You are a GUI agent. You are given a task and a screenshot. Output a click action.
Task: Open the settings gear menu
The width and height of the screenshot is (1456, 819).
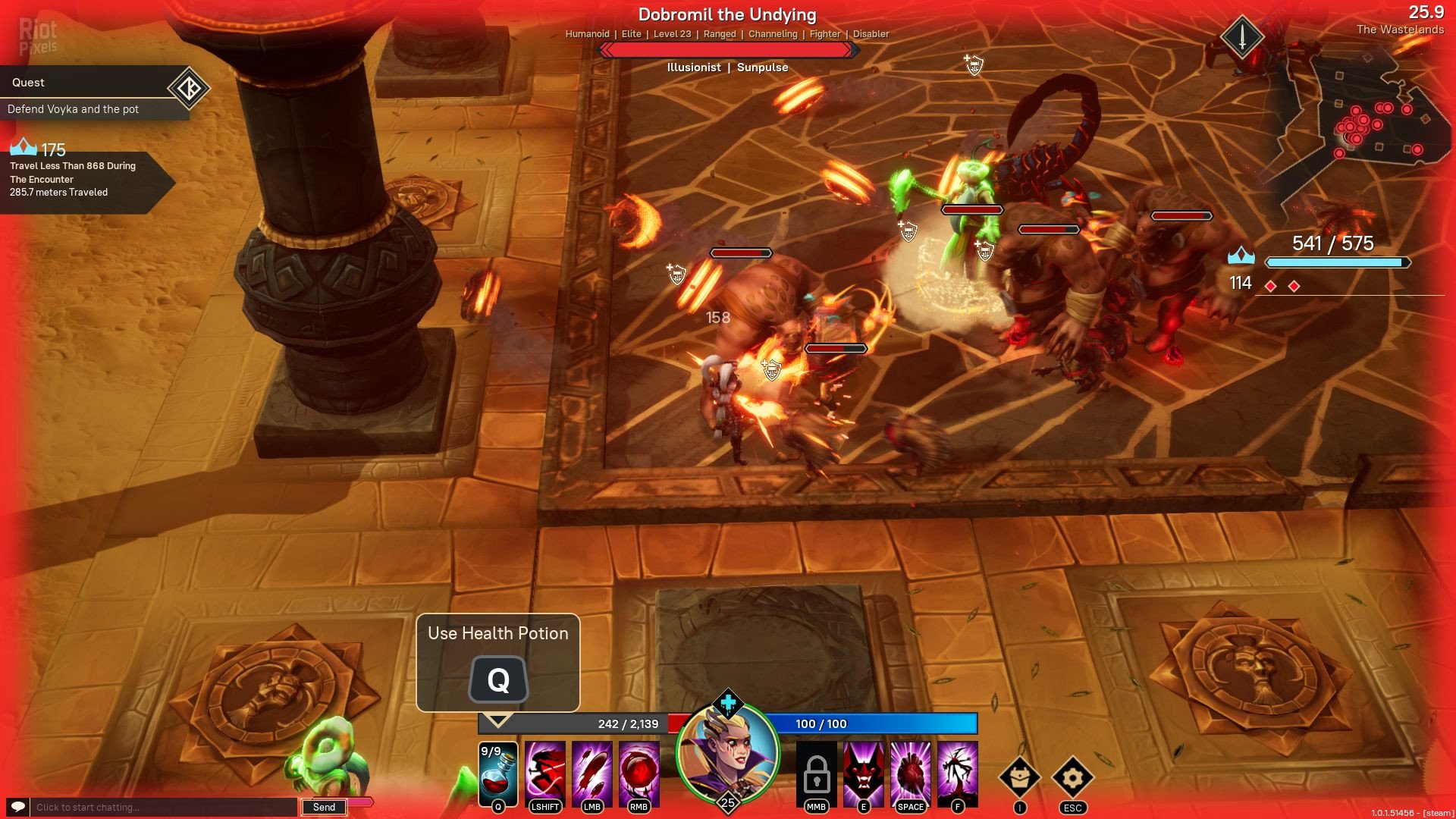(1073, 777)
